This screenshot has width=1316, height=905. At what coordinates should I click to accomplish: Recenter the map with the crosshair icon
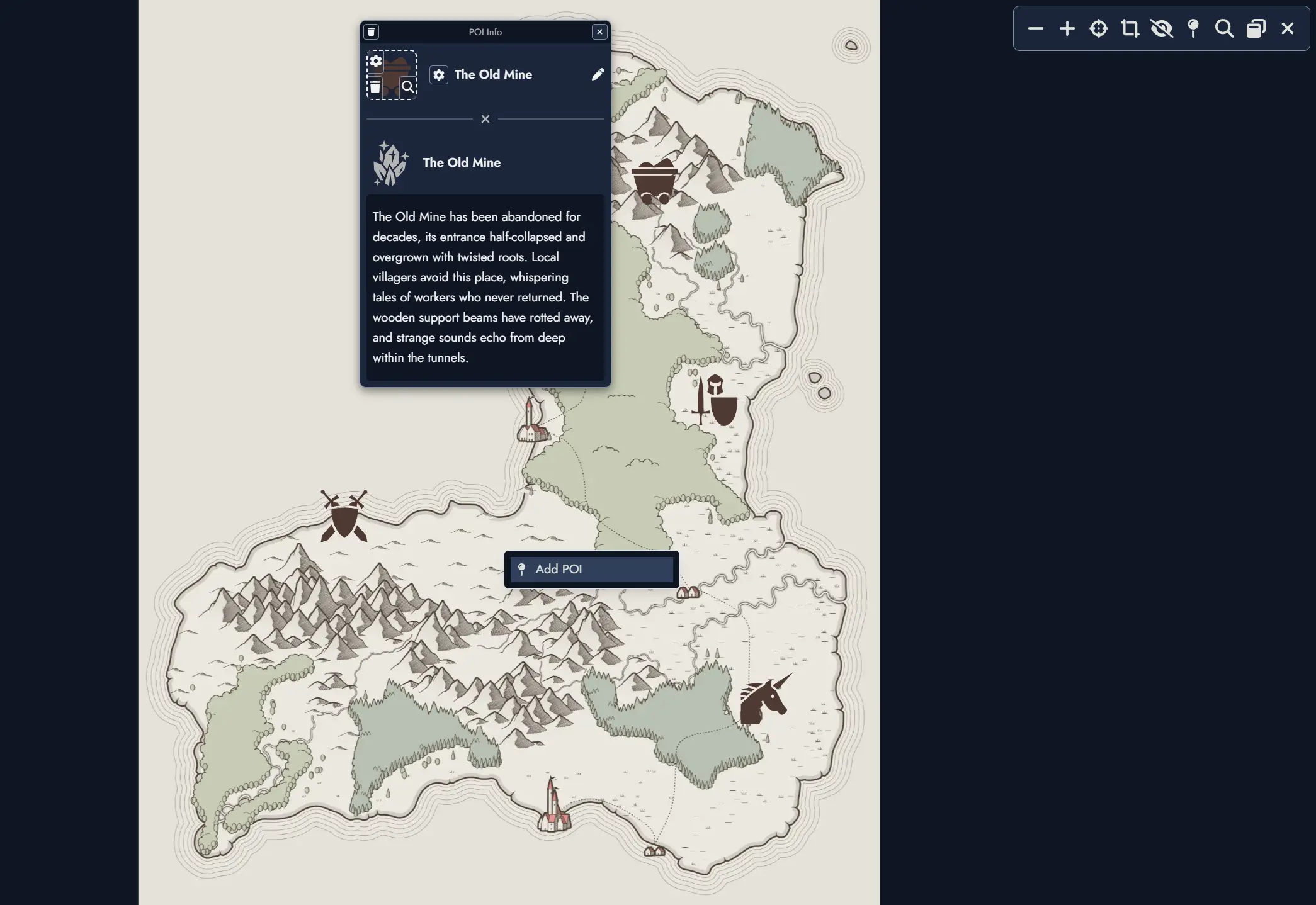(1099, 28)
